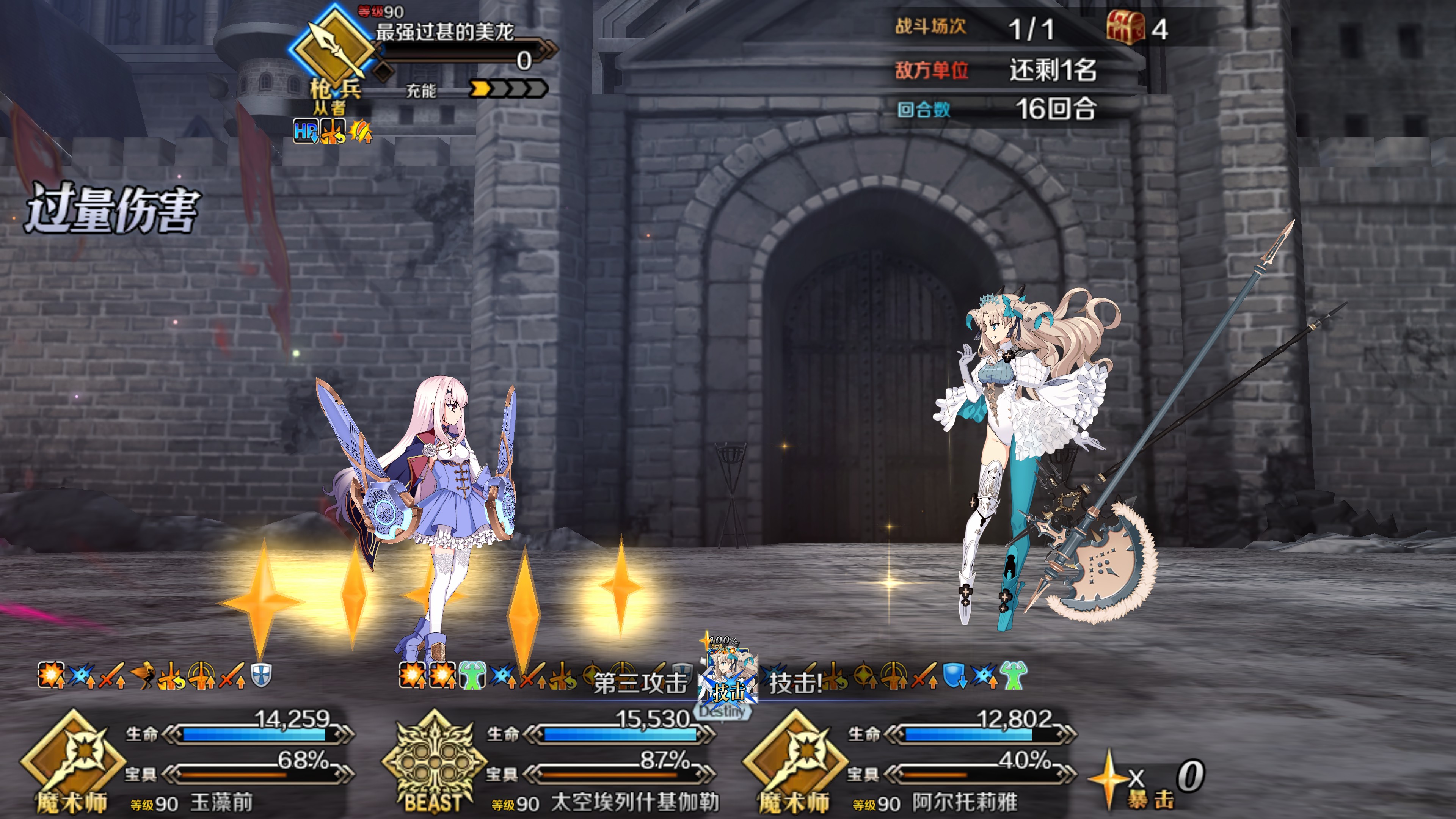This screenshot has width=1456, height=819.
Task: Open servant info from 阿尔托莉雅 name label
Action: [964, 803]
